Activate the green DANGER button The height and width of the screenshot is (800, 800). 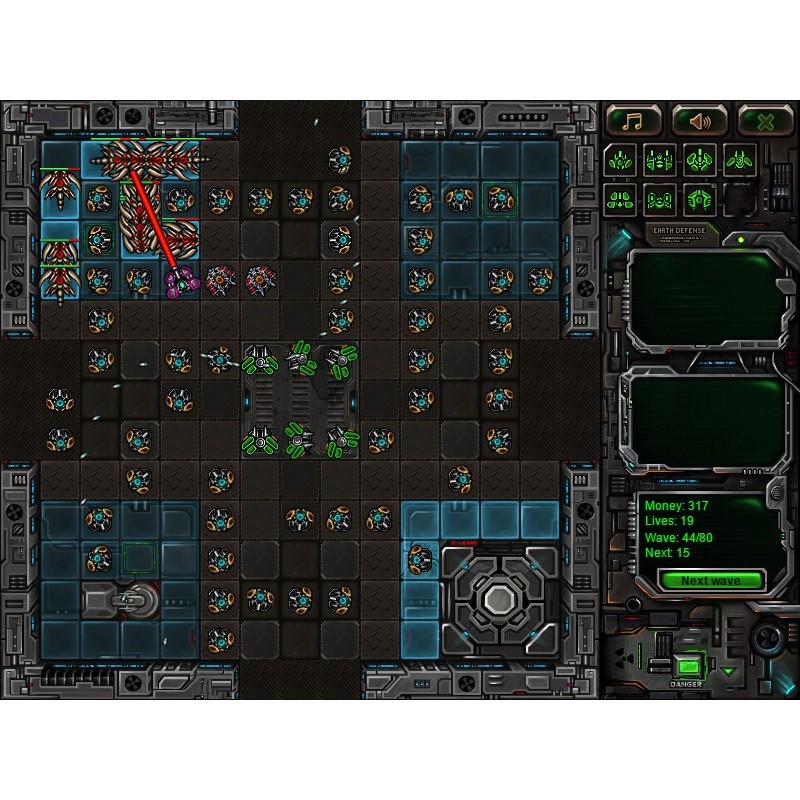point(687,666)
